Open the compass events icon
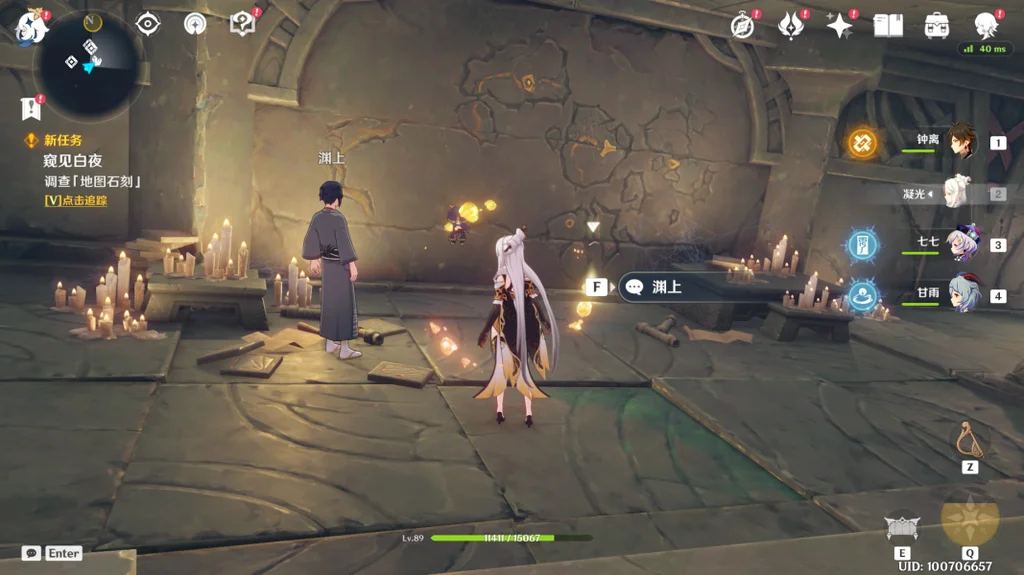1024x575 pixels. (742, 26)
